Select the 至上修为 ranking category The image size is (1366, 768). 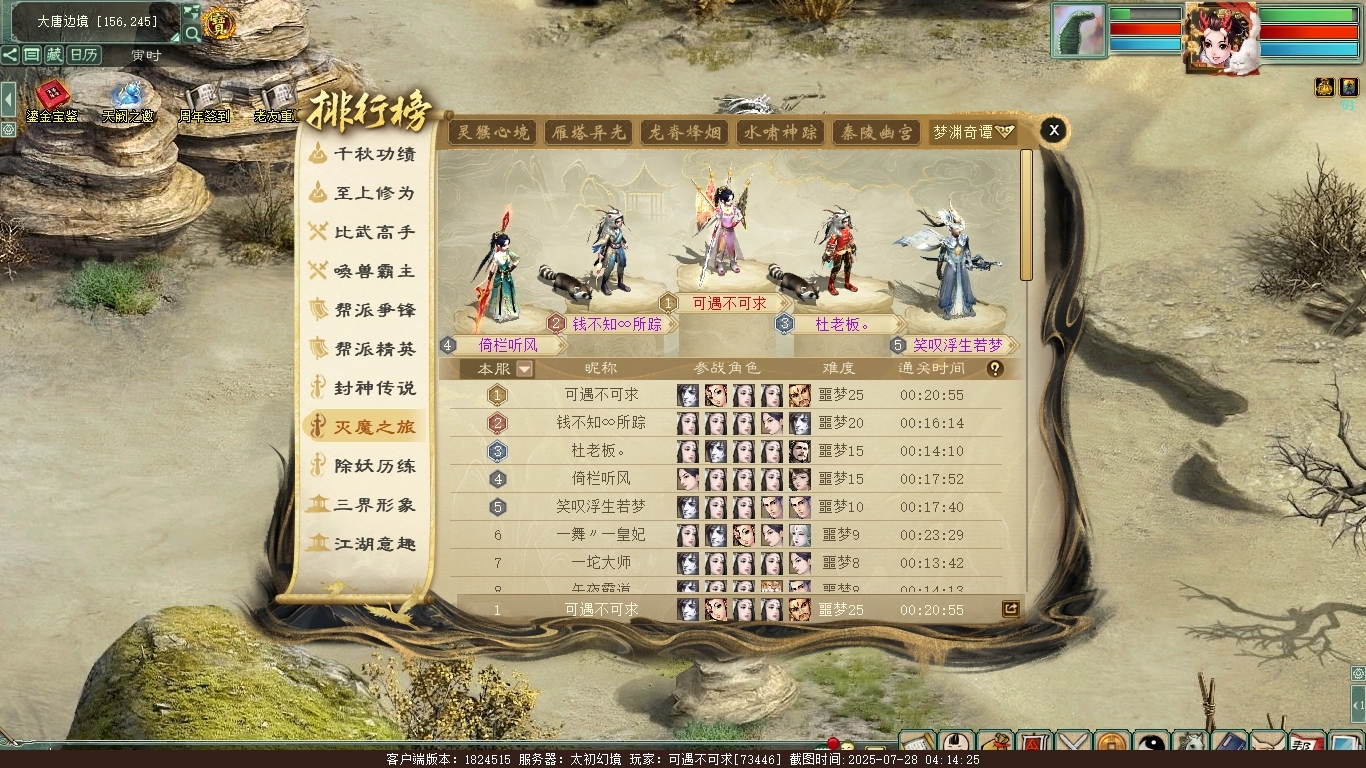click(364, 193)
